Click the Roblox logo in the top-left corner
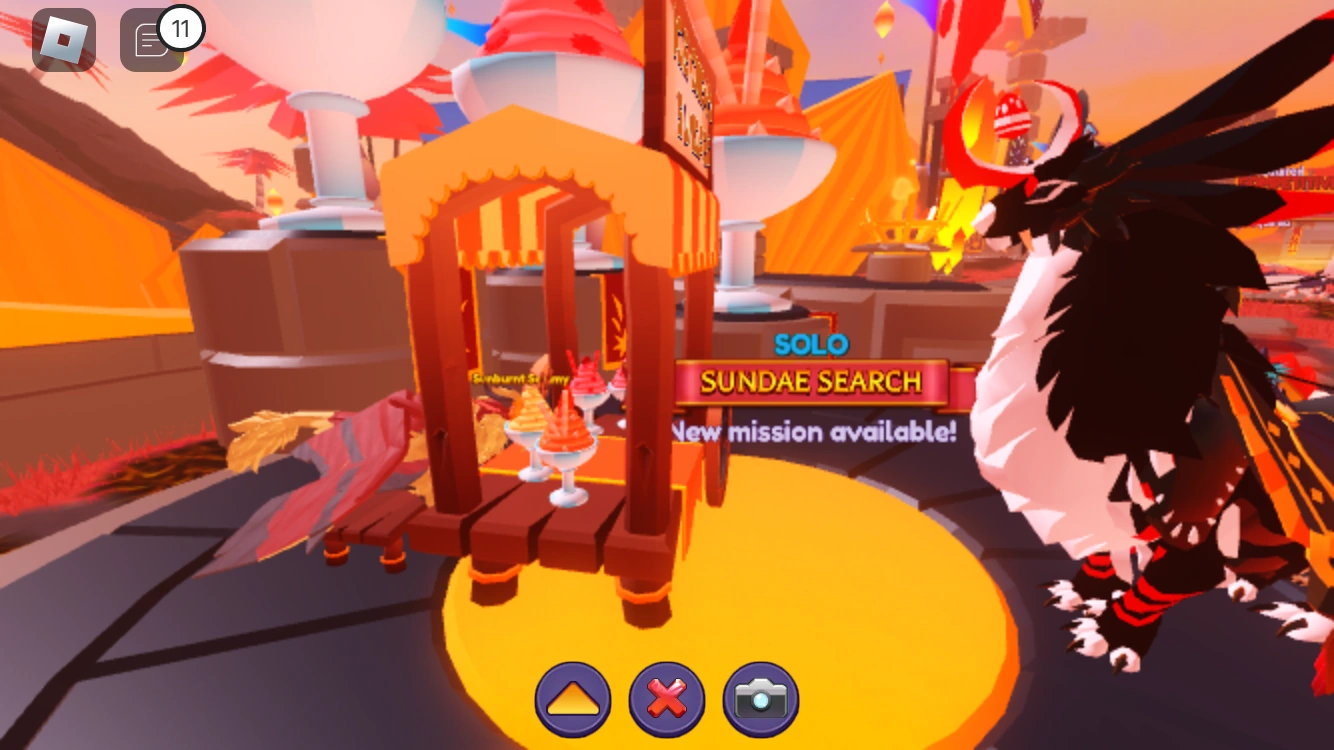1334x750 pixels. pyautogui.click(x=62, y=40)
